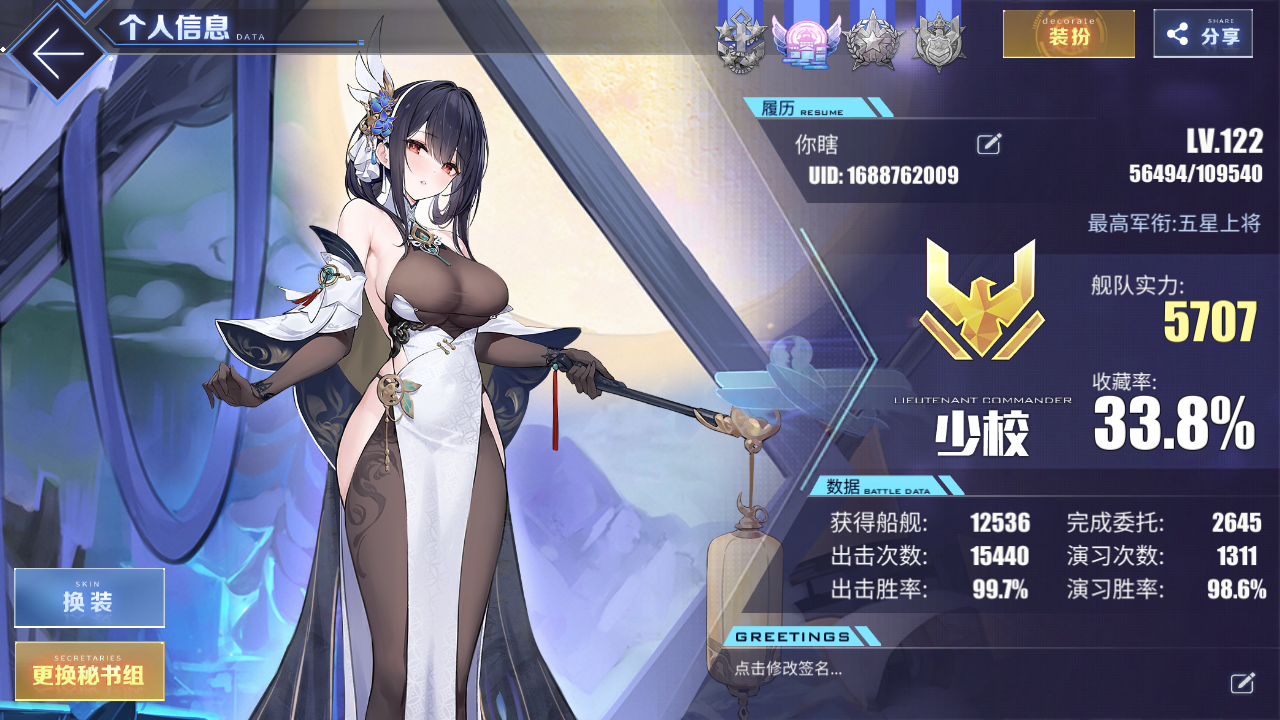Click the 更换秘书组 change secretaries button
1280x720 pixels.
click(x=89, y=671)
